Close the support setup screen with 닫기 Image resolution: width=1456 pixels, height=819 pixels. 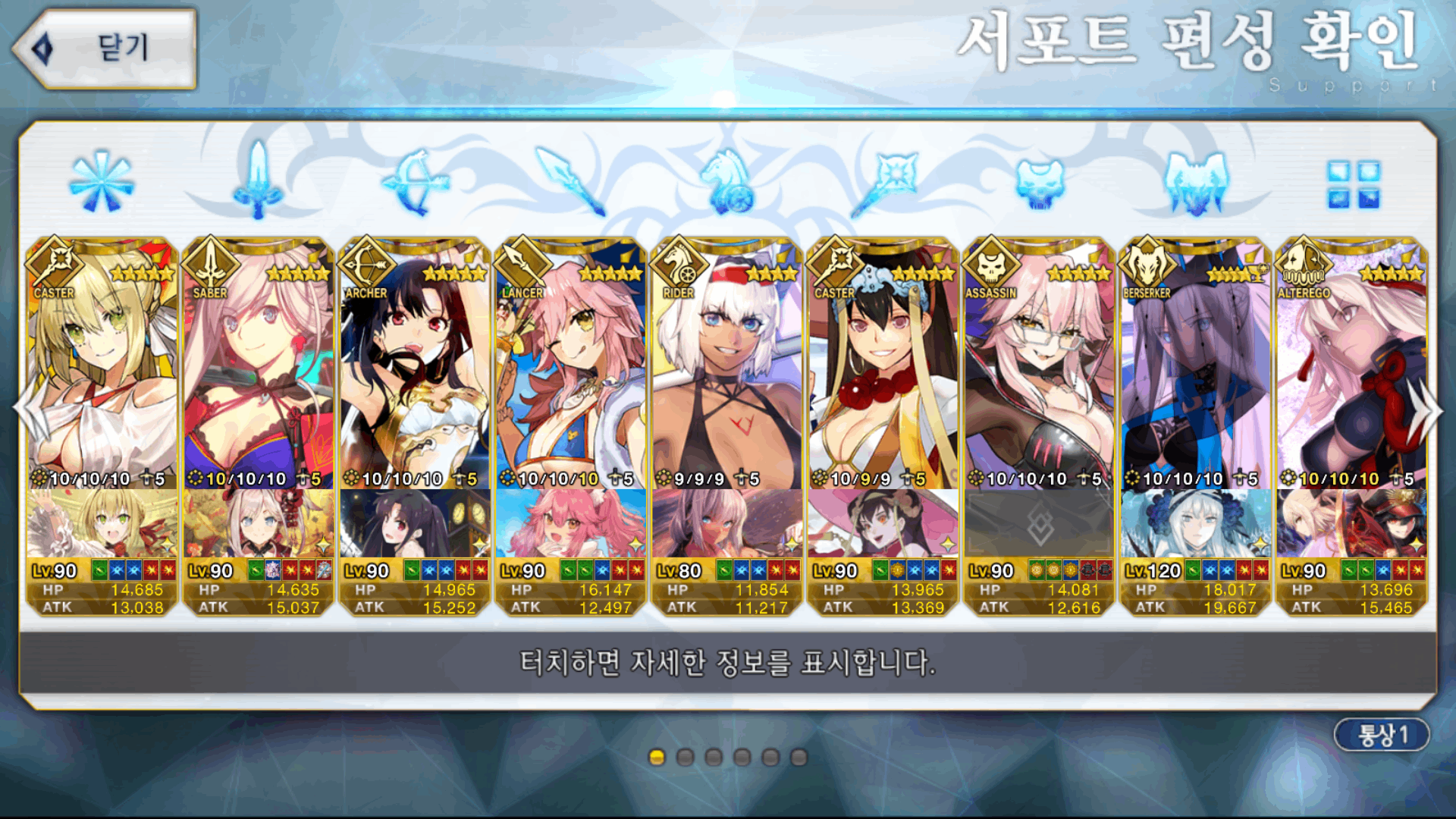[106, 49]
